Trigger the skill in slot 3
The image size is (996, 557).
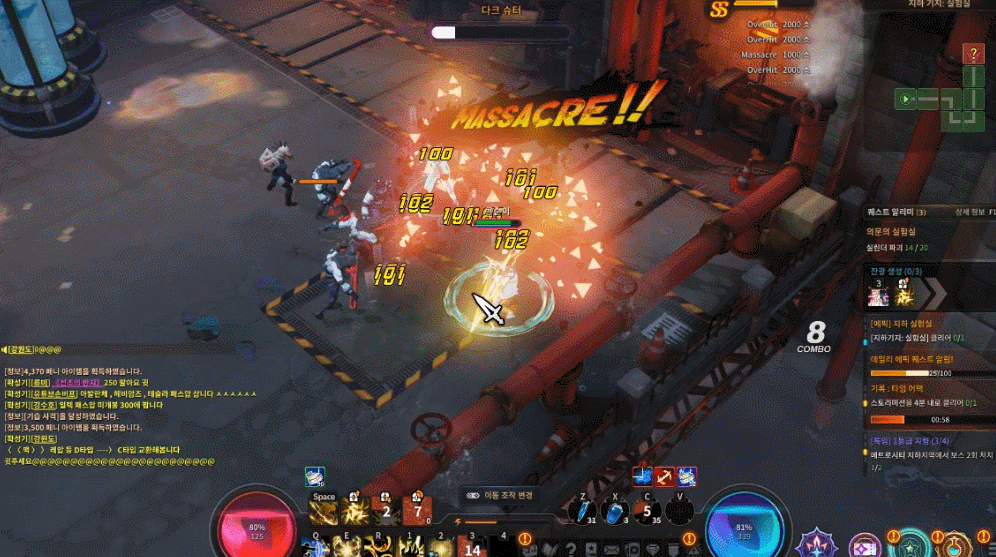pos(473,545)
